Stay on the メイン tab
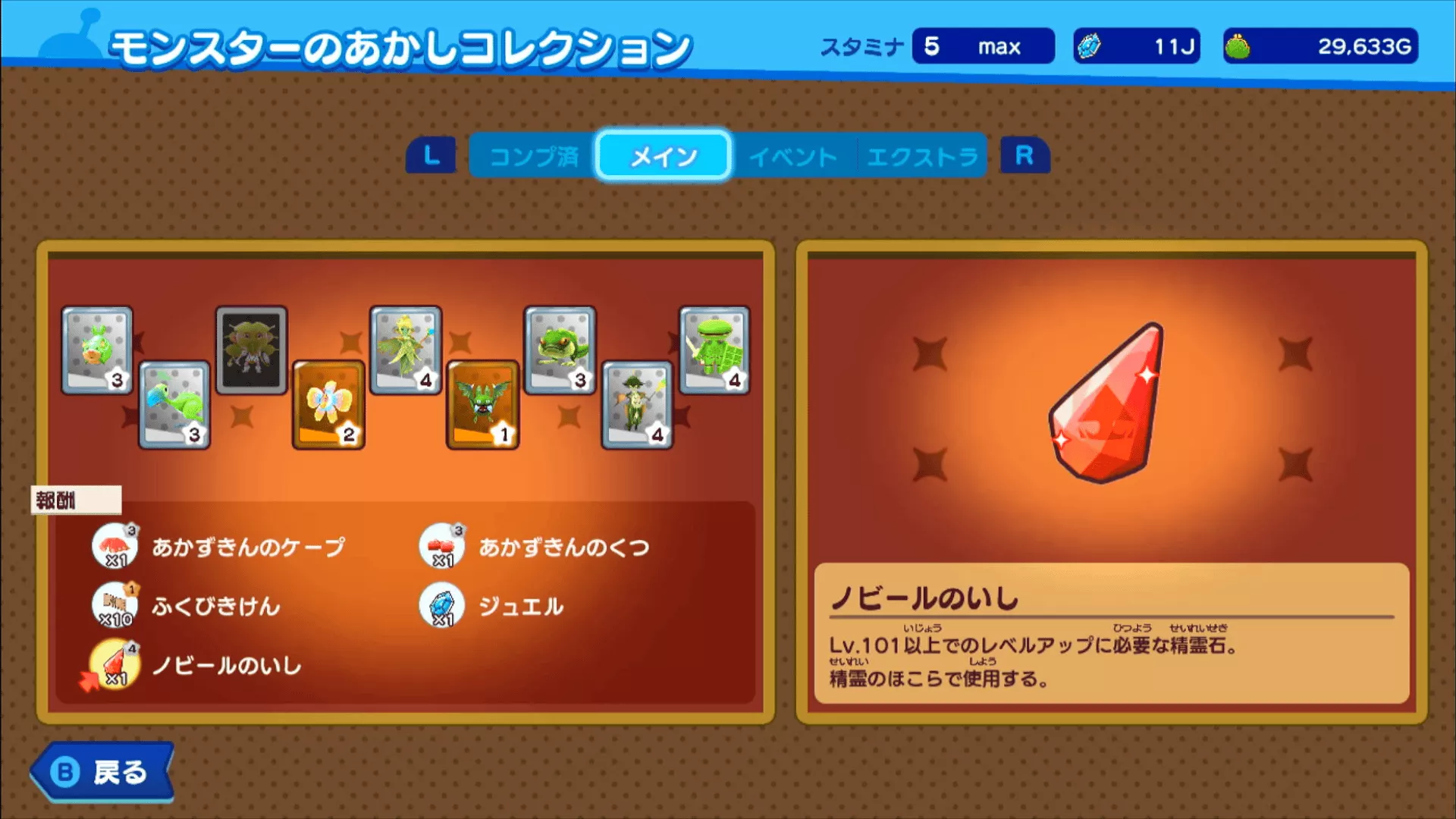Viewport: 1456px width, 819px height. pyautogui.click(x=662, y=156)
